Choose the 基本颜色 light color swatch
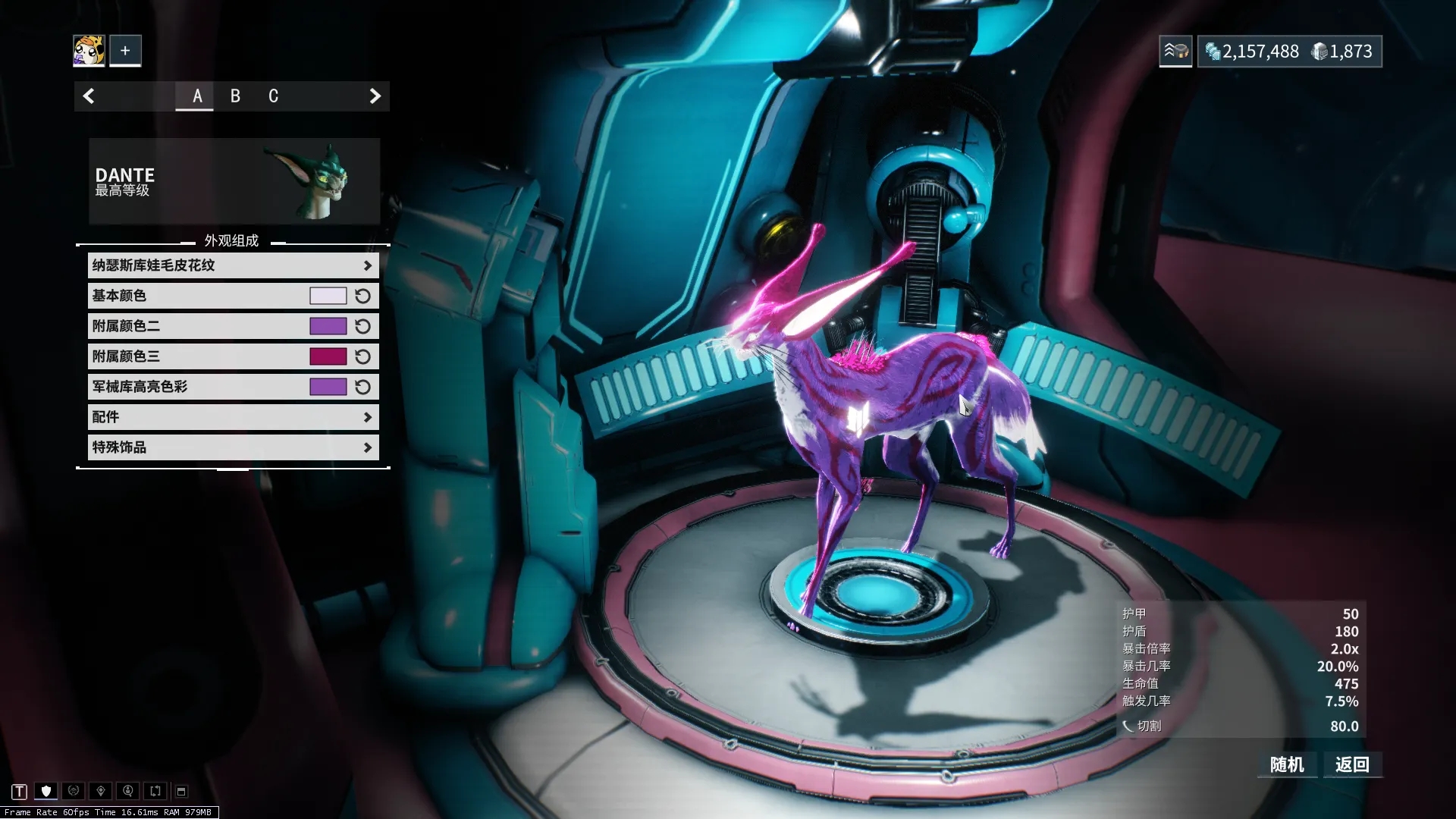The width and height of the screenshot is (1456, 819). coord(328,296)
